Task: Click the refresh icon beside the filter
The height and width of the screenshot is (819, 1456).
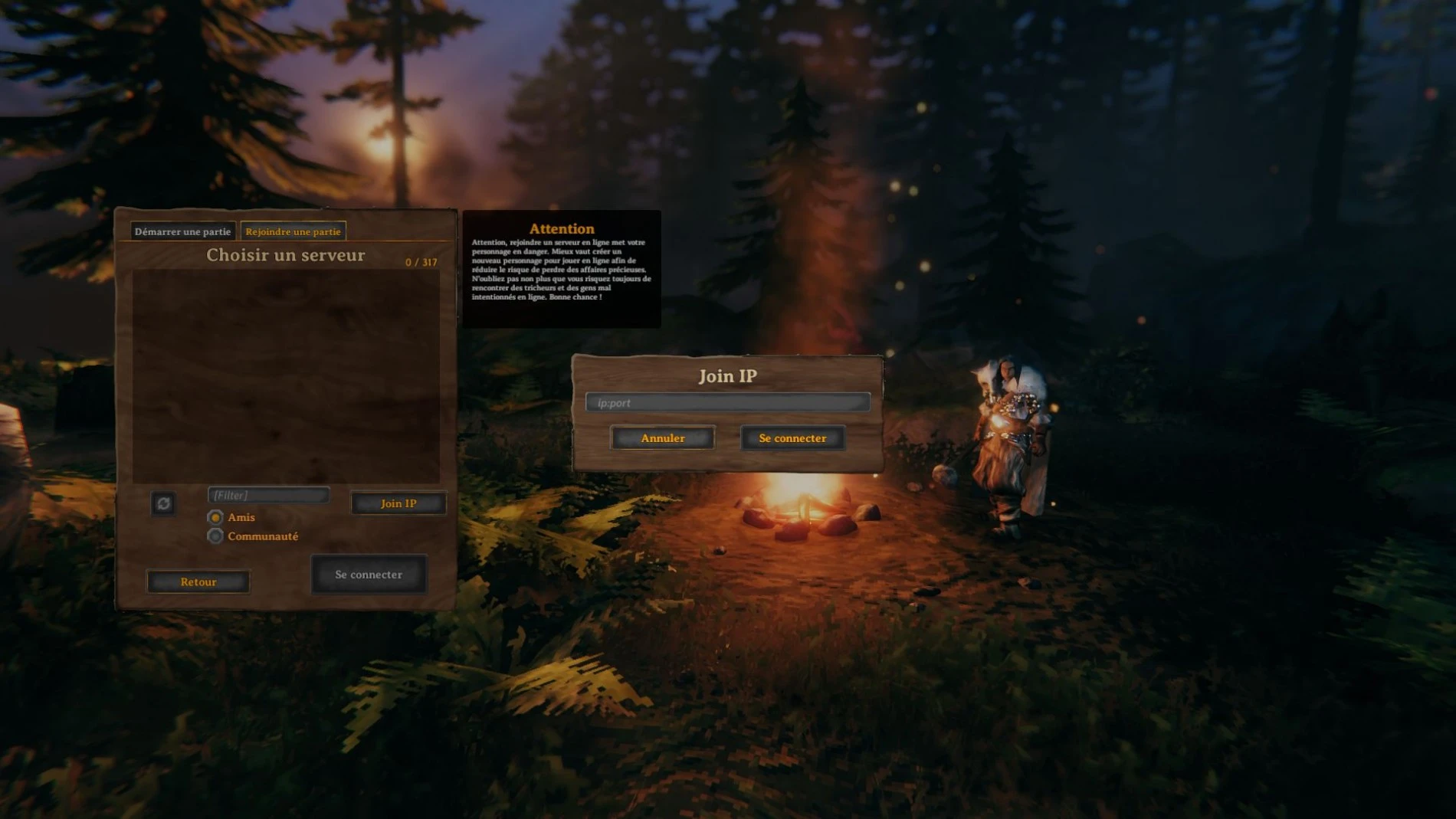Action: coord(162,503)
